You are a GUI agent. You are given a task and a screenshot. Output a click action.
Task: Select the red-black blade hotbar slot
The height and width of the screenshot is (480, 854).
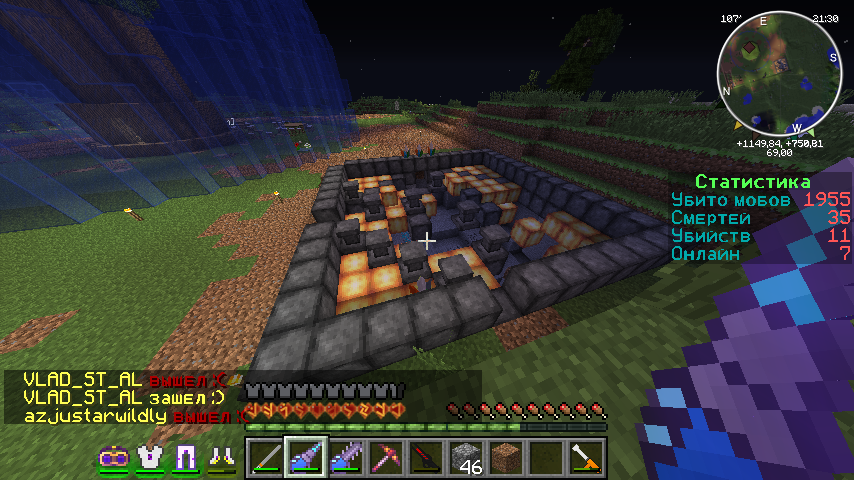[425, 457]
